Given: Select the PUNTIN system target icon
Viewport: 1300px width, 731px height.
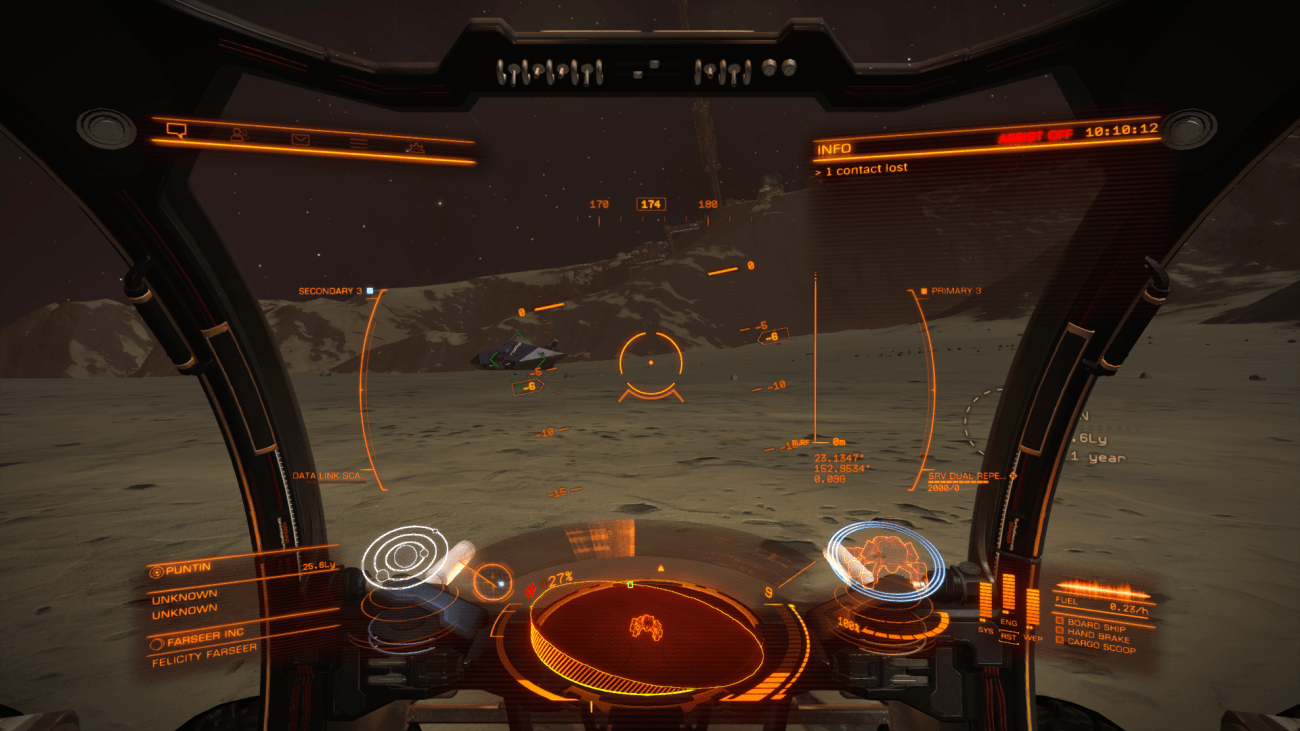Looking at the screenshot, I should point(156,571).
